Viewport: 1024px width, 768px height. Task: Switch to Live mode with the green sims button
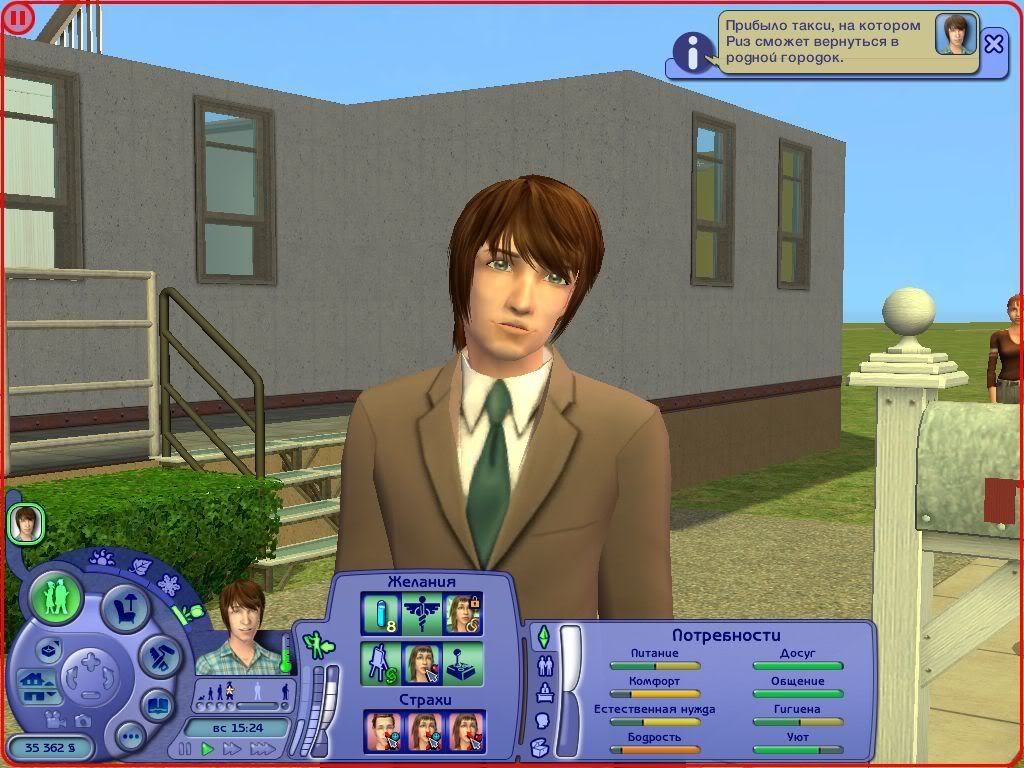click(55, 598)
